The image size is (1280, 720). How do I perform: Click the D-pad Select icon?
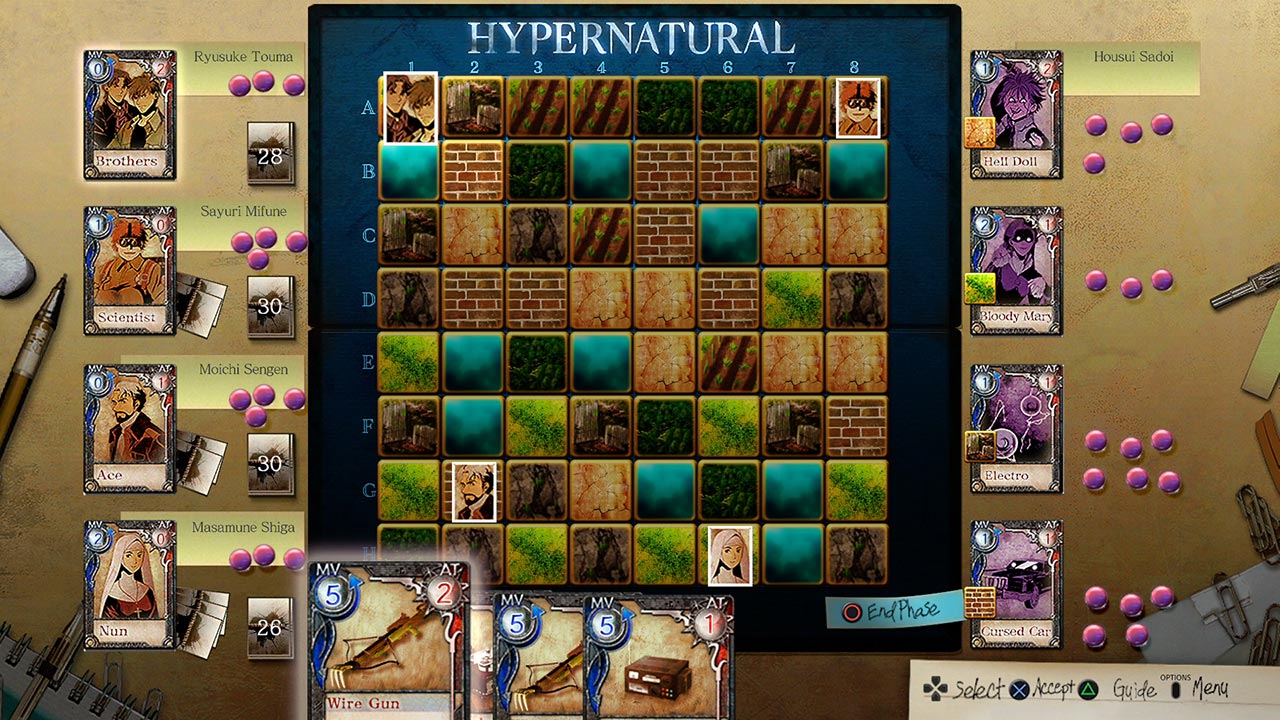tap(935, 690)
